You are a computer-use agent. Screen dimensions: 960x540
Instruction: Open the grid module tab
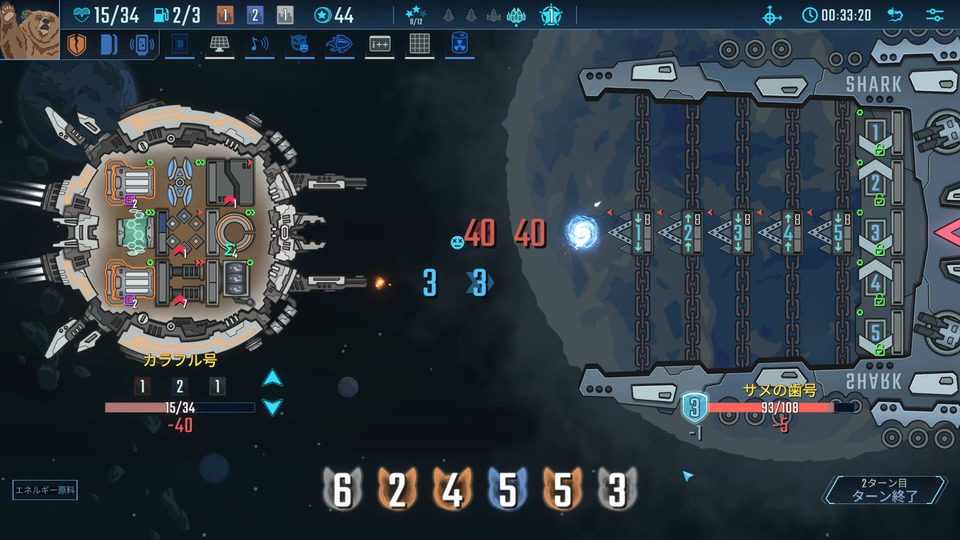[x=419, y=44]
